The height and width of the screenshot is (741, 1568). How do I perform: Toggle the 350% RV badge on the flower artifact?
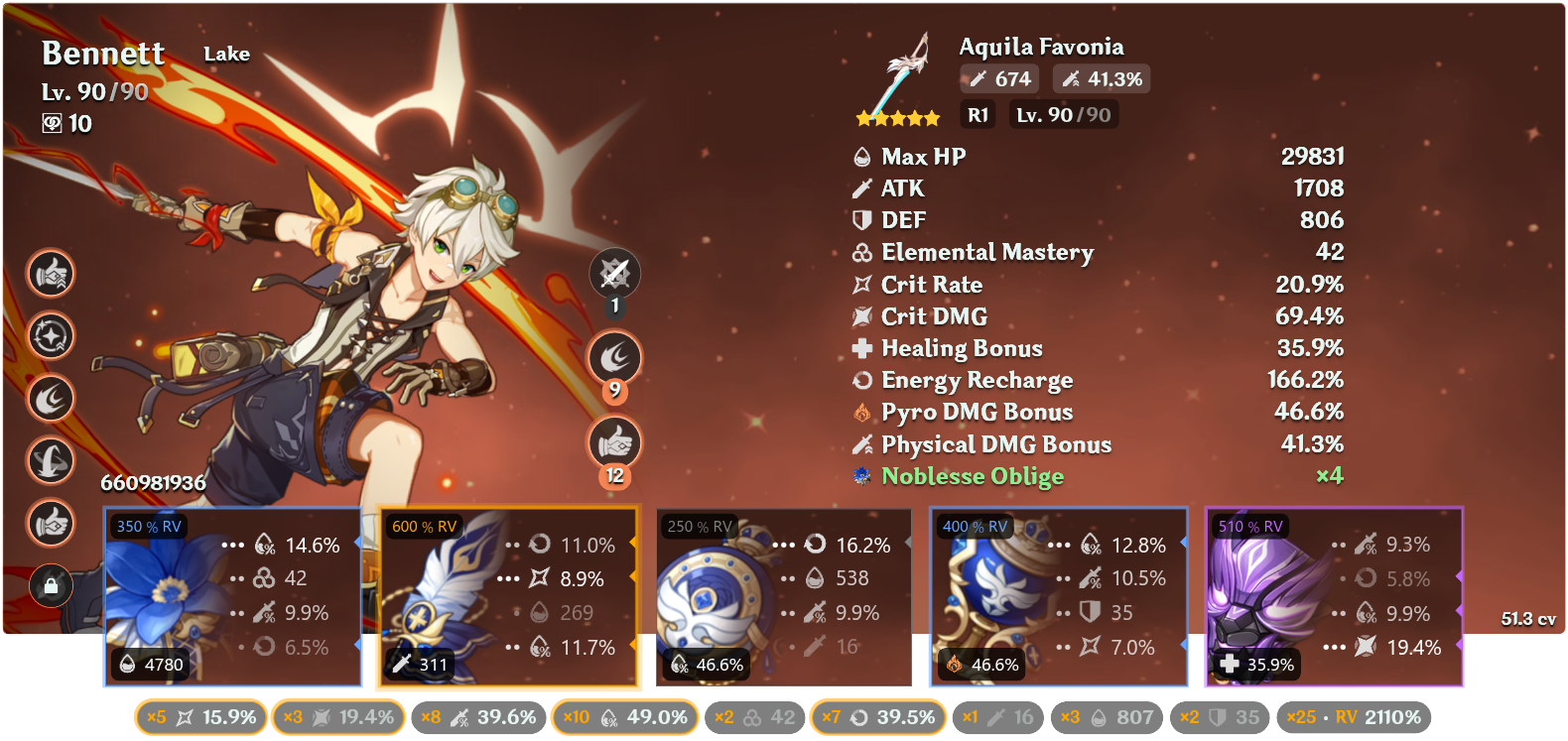click(x=147, y=527)
